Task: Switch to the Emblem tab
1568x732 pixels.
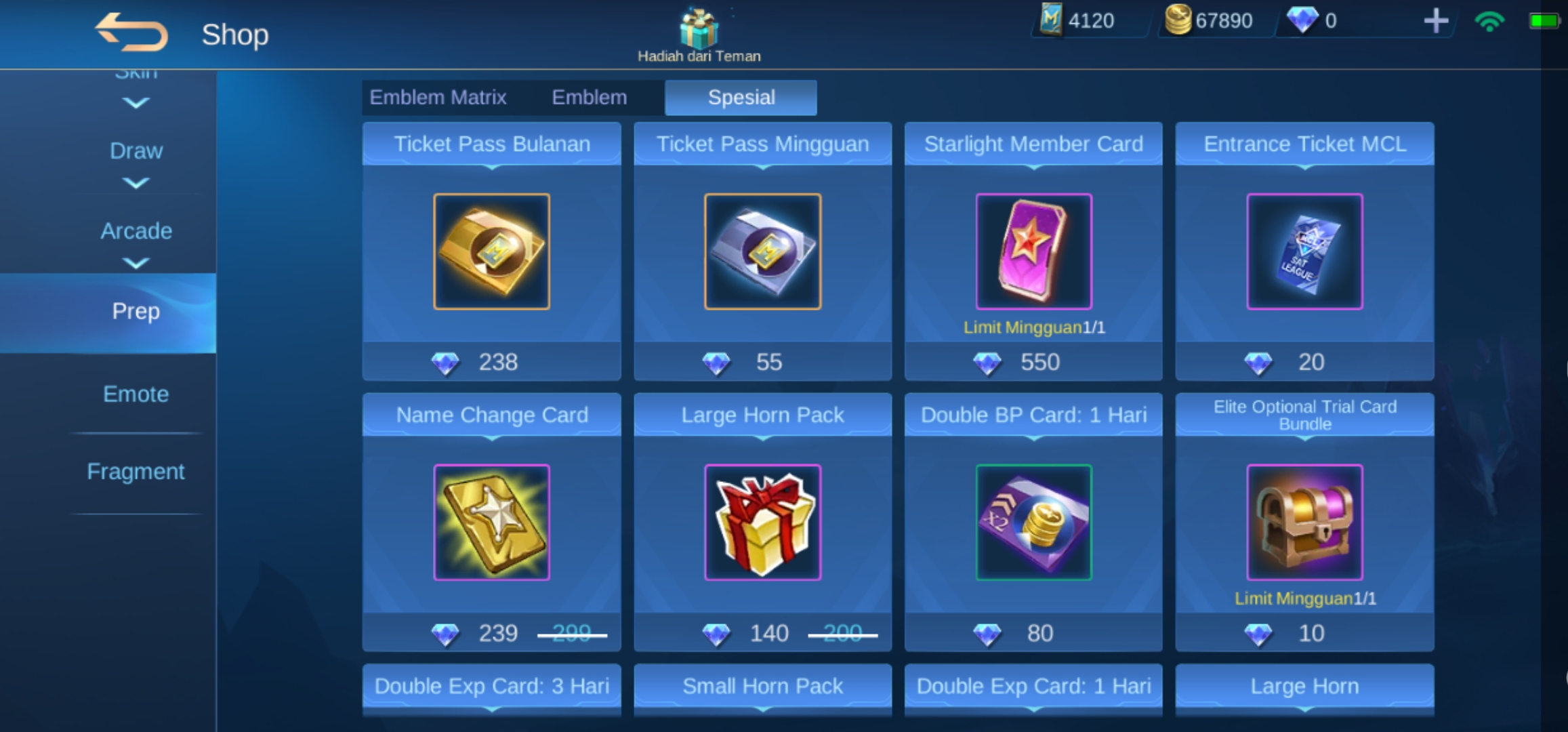Action: (589, 97)
